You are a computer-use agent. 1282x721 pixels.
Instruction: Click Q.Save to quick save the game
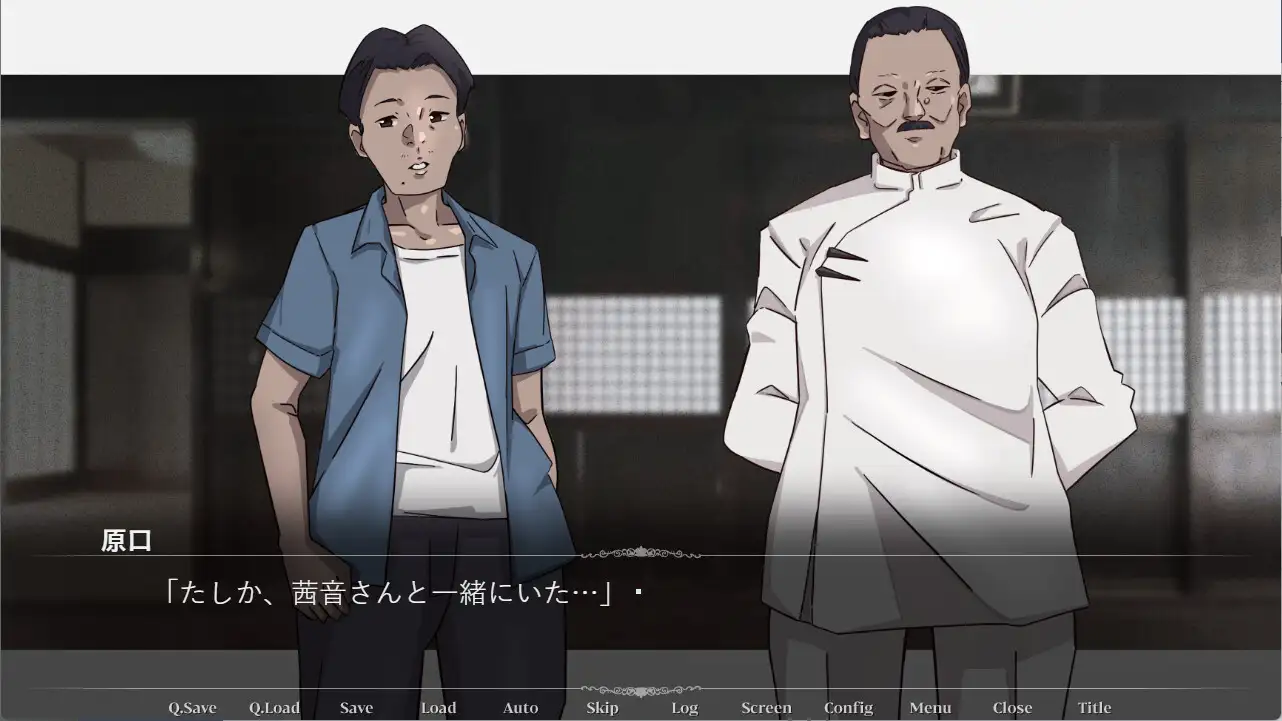(x=194, y=707)
